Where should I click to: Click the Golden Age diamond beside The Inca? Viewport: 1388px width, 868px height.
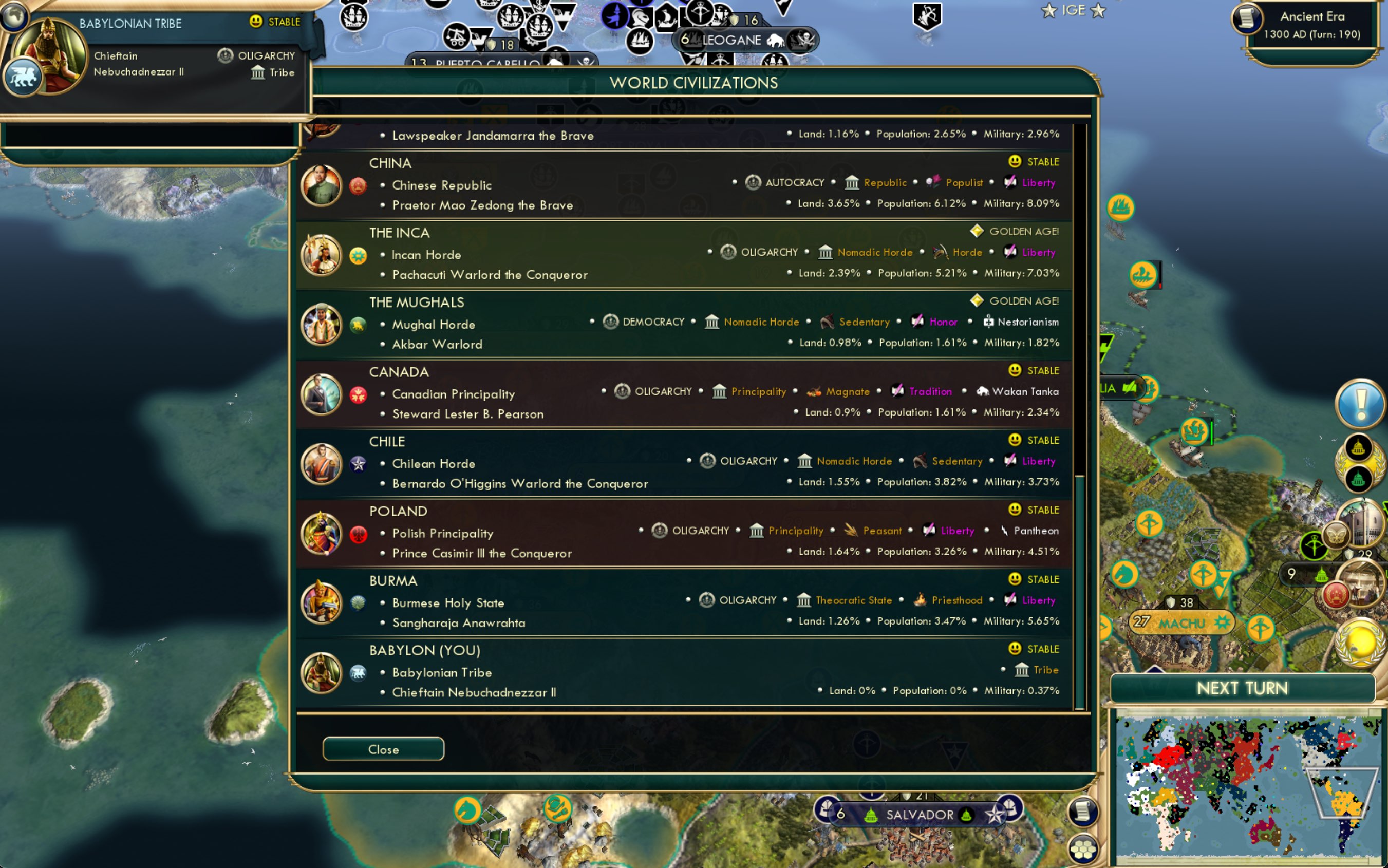pos(977,231)
